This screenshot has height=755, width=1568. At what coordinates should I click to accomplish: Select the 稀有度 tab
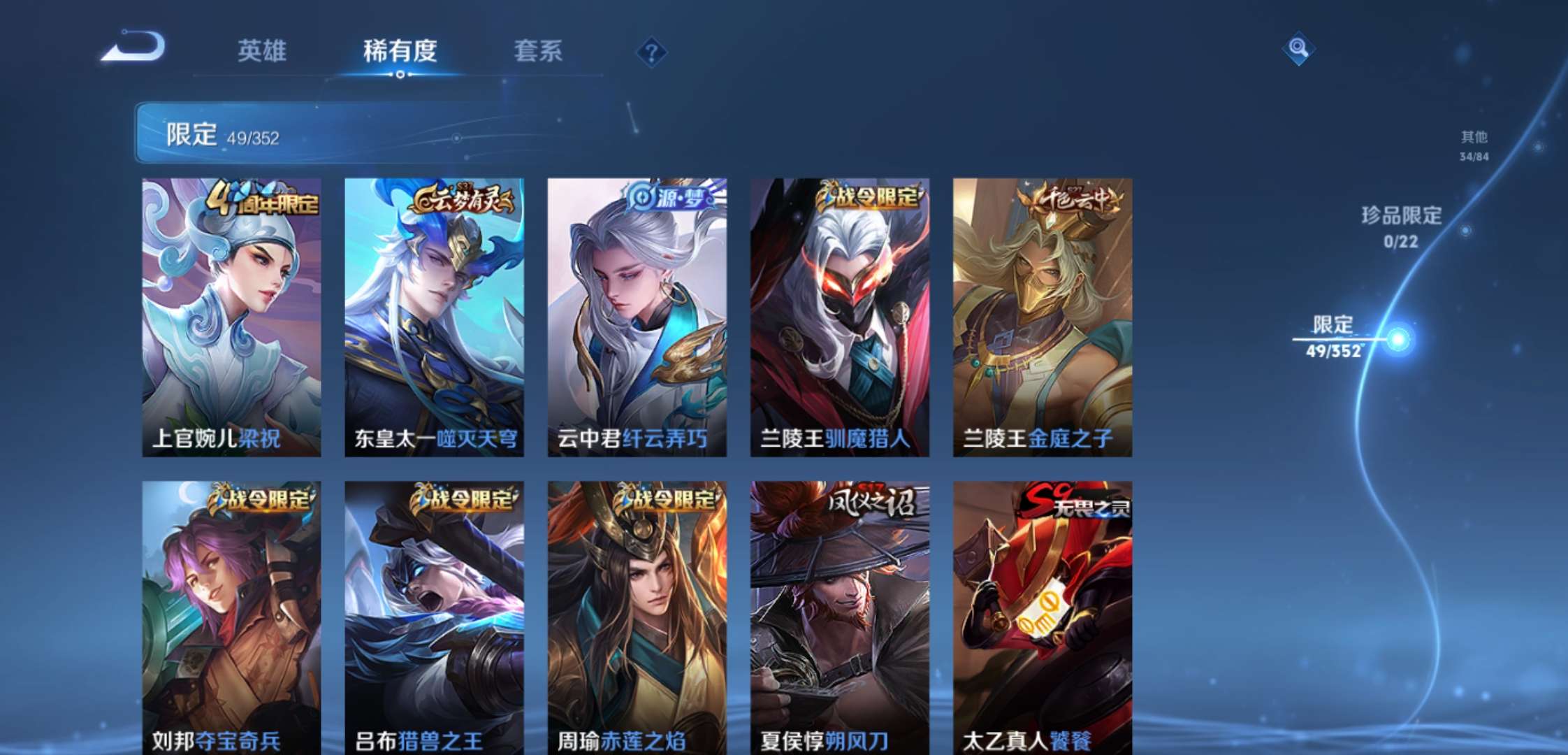400,51
